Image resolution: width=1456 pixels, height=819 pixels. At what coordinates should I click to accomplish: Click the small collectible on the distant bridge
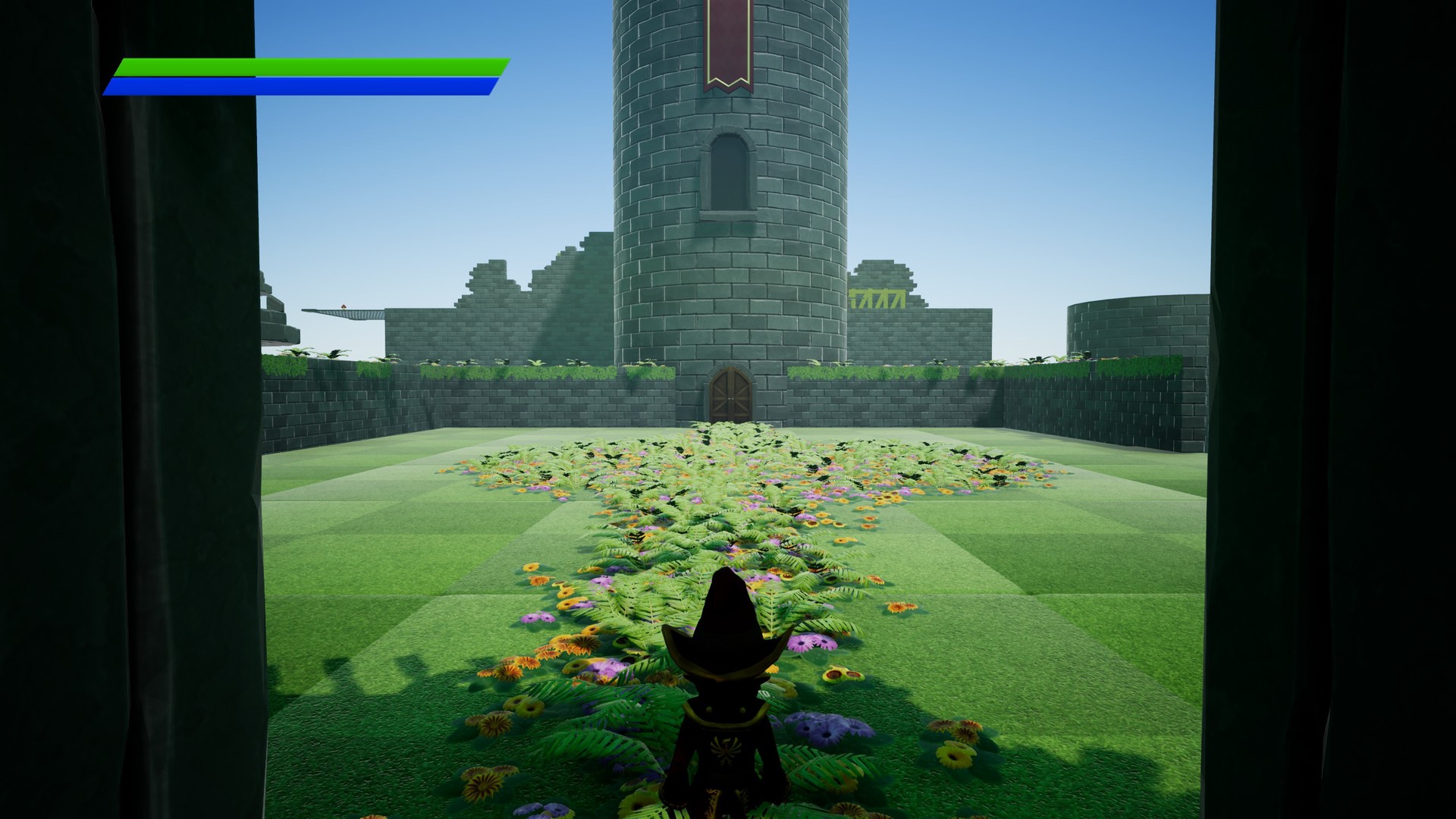[344, 306]
